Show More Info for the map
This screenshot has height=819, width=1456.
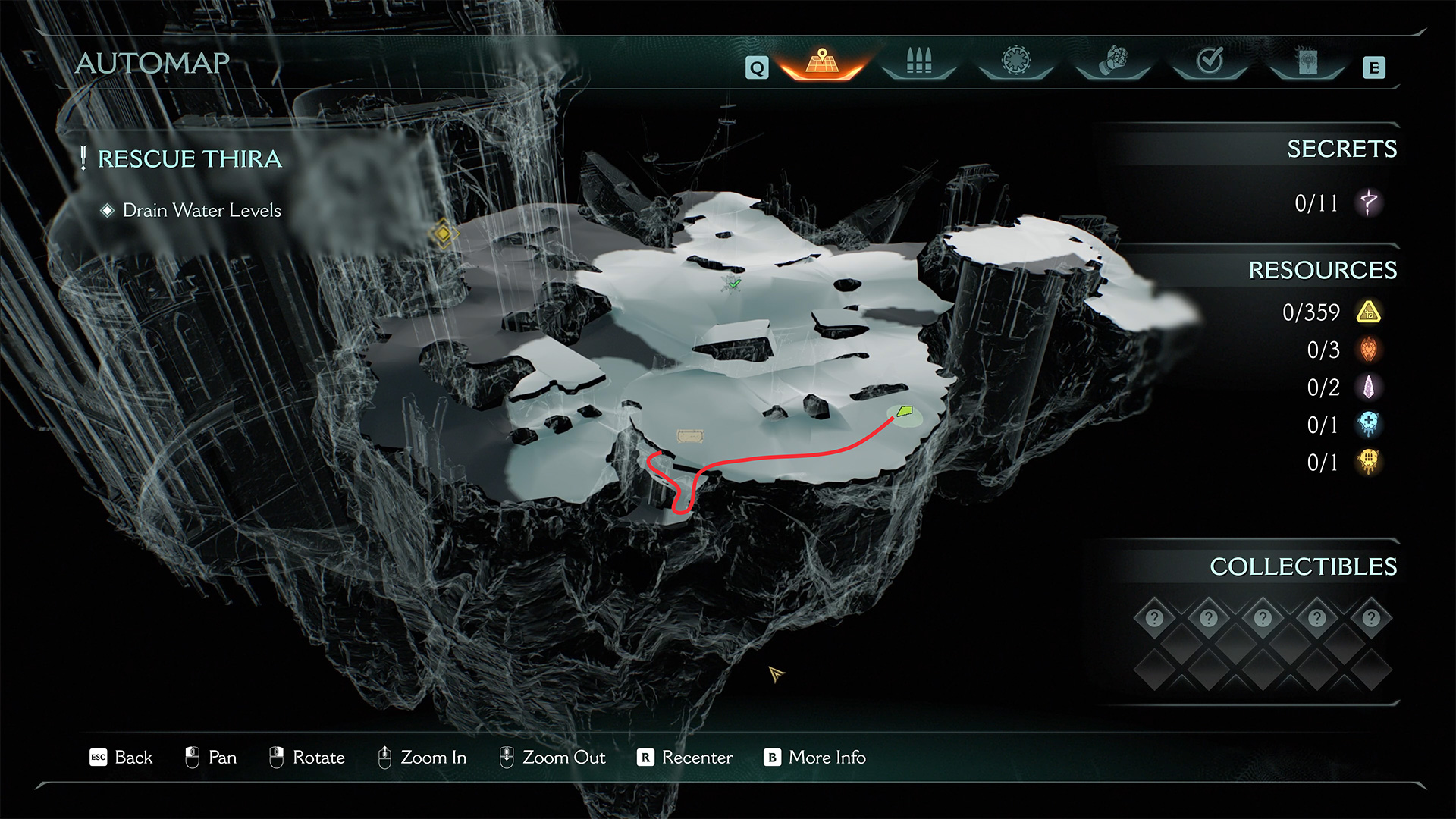pos(827,758)
